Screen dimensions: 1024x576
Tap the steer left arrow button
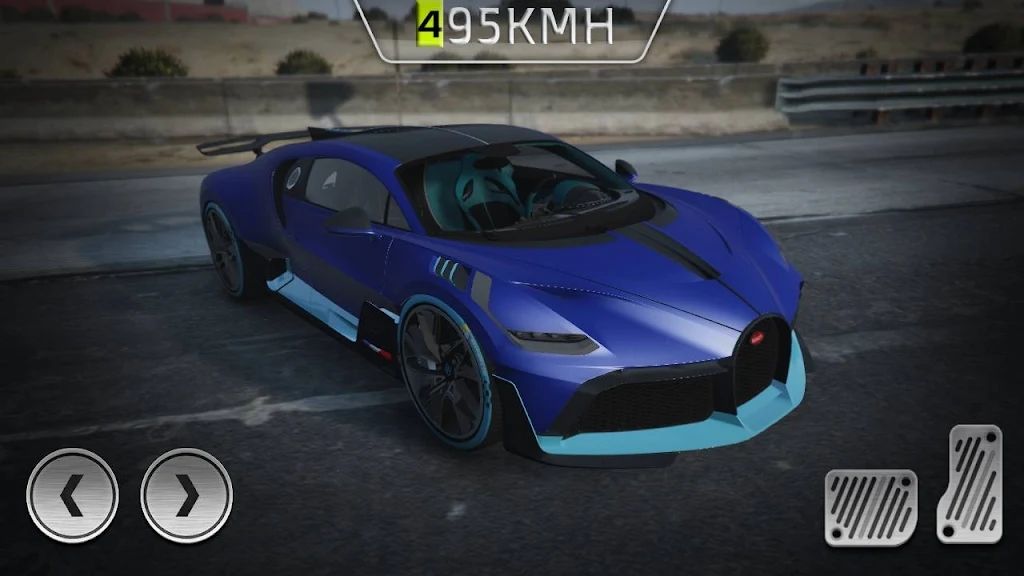pos(72,495)
